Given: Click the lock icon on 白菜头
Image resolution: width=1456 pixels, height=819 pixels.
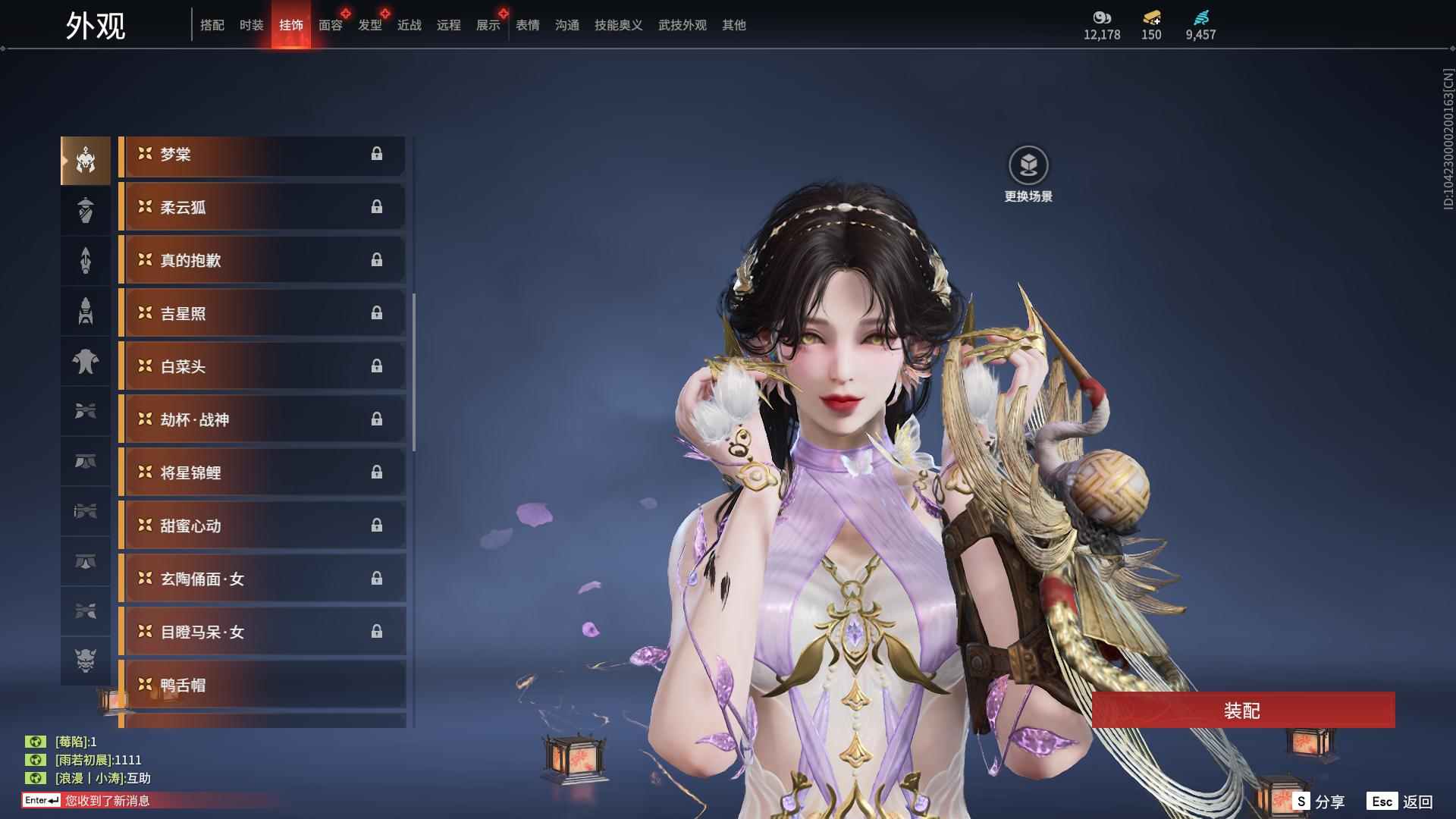Looking at the screenshot, I should click(377, 366).
